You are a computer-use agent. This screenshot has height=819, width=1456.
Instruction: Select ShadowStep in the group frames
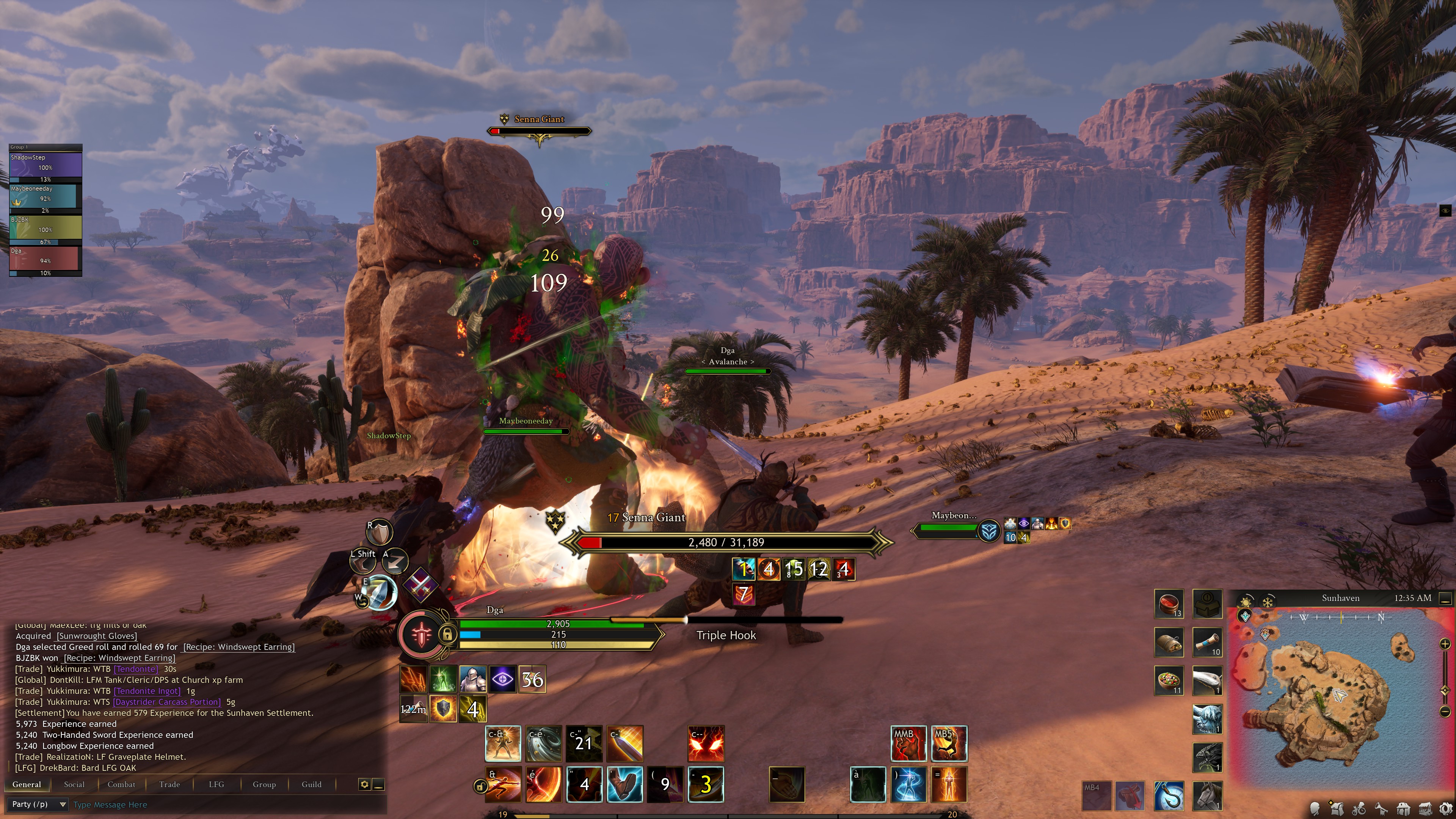click(45, 164)
